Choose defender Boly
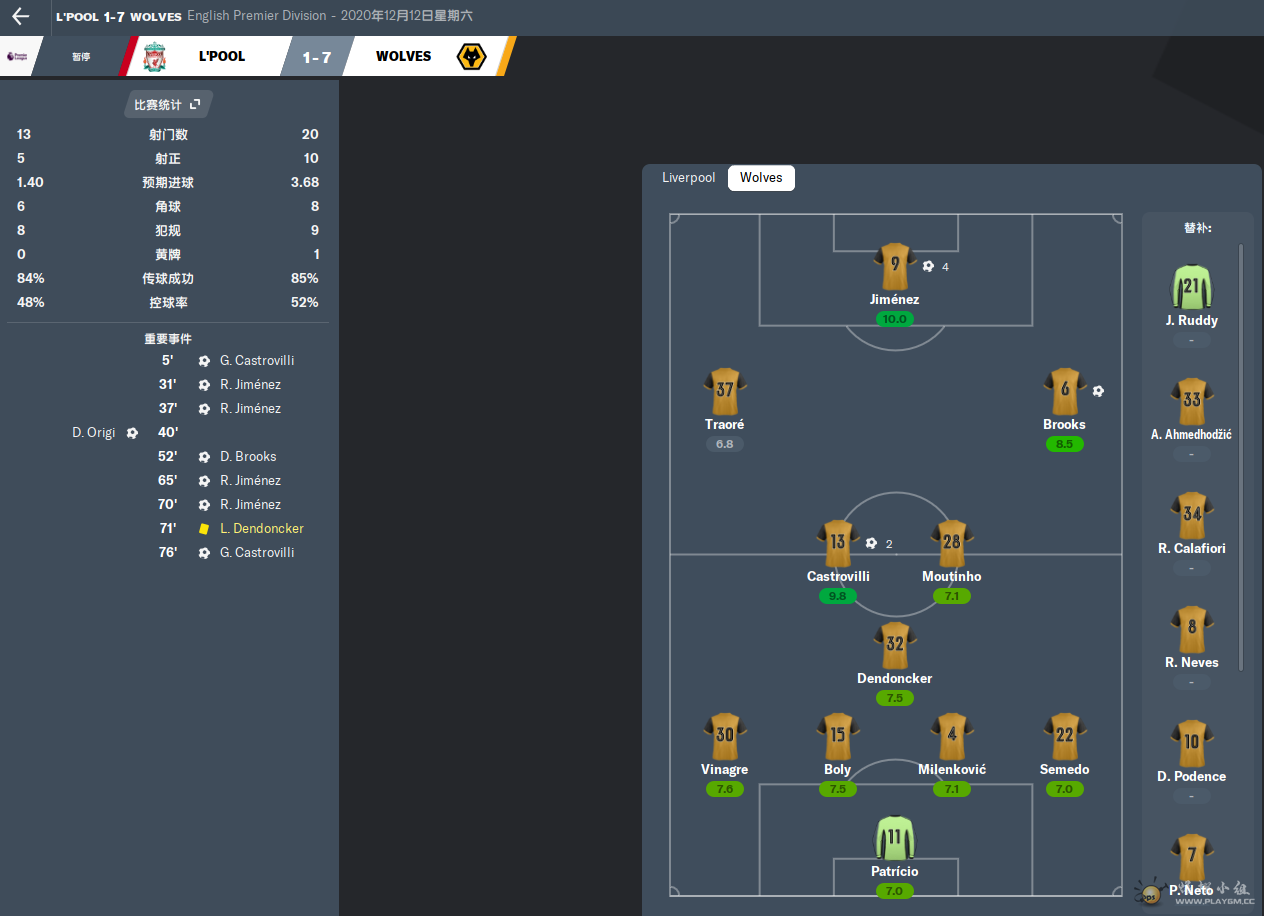The image size is (1264, 916). pos(838,738)
